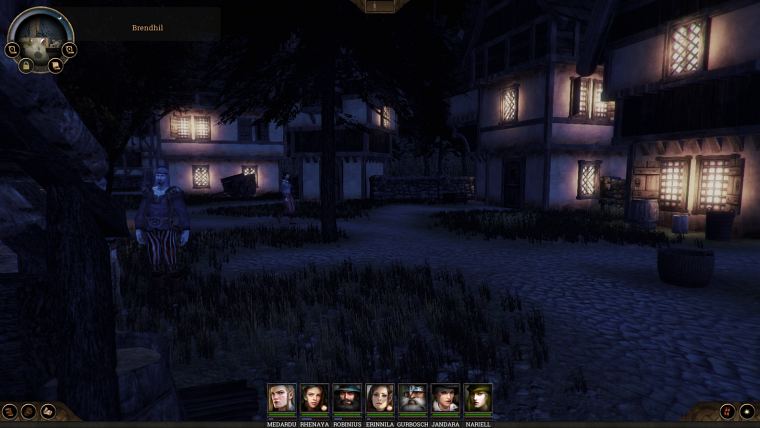Select Erinnila's party portrait

pos(380,398)
